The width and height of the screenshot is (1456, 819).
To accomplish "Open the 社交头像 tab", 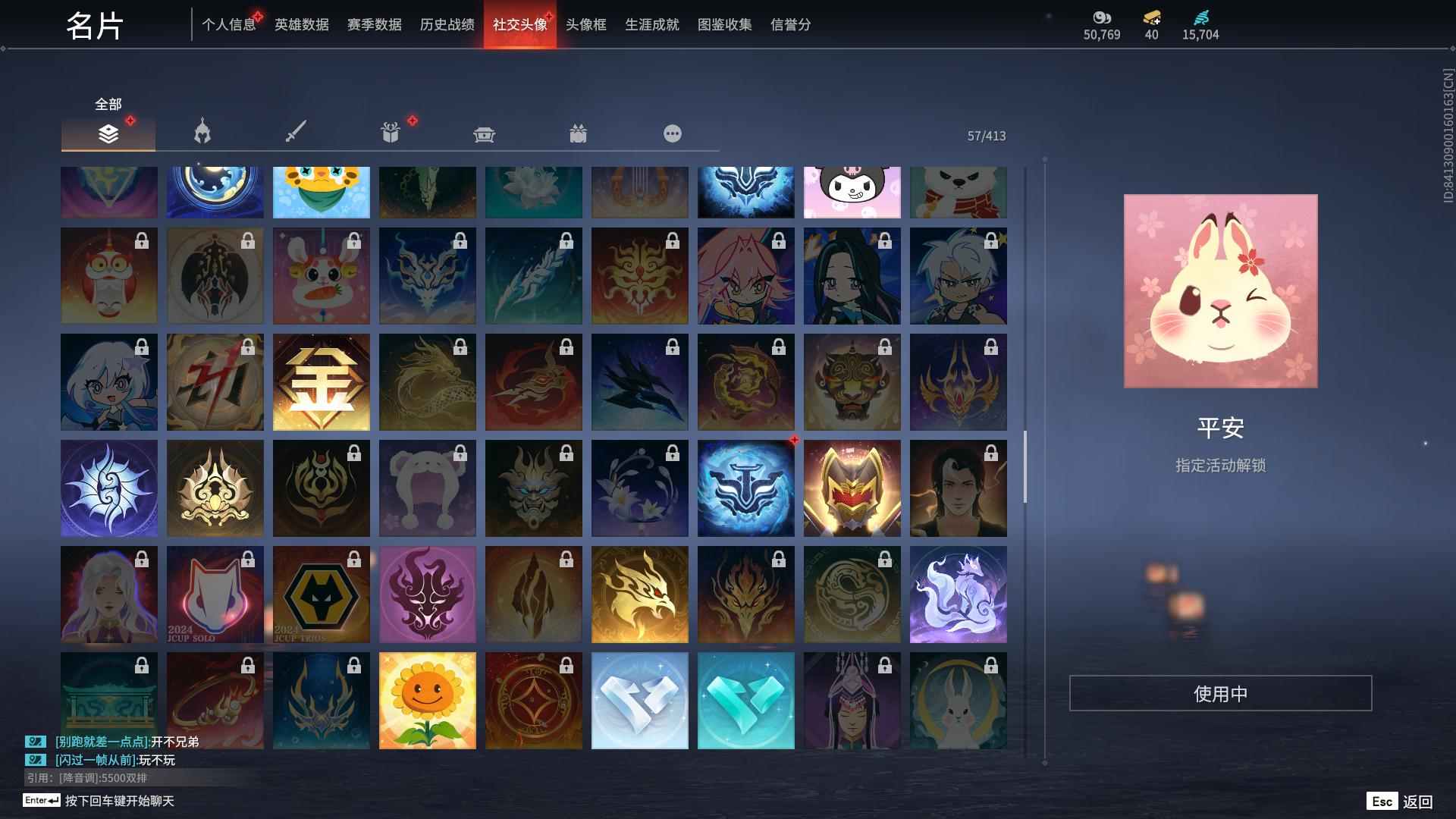I will tap(519, 24).
